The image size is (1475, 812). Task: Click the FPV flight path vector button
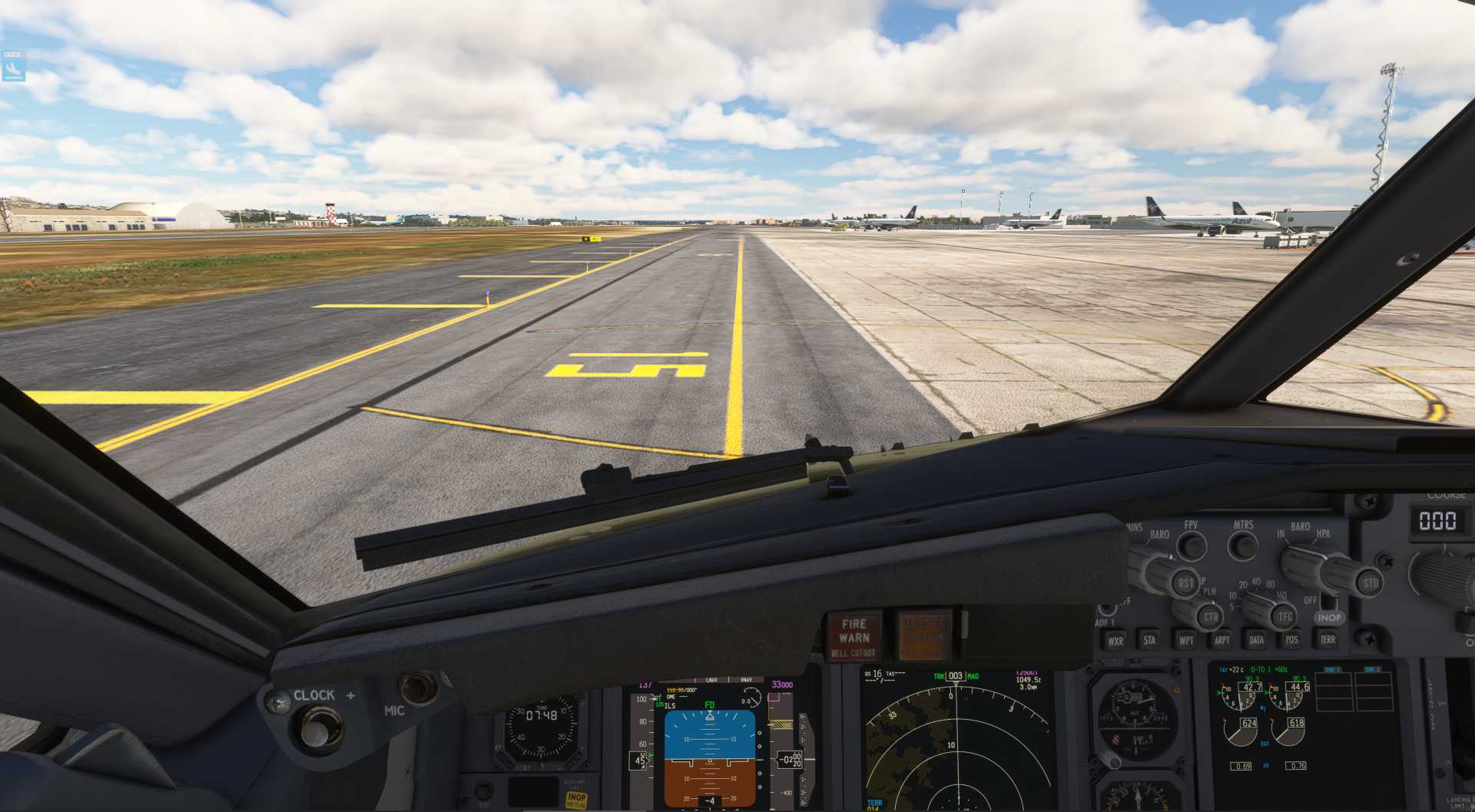point(1192,546)
